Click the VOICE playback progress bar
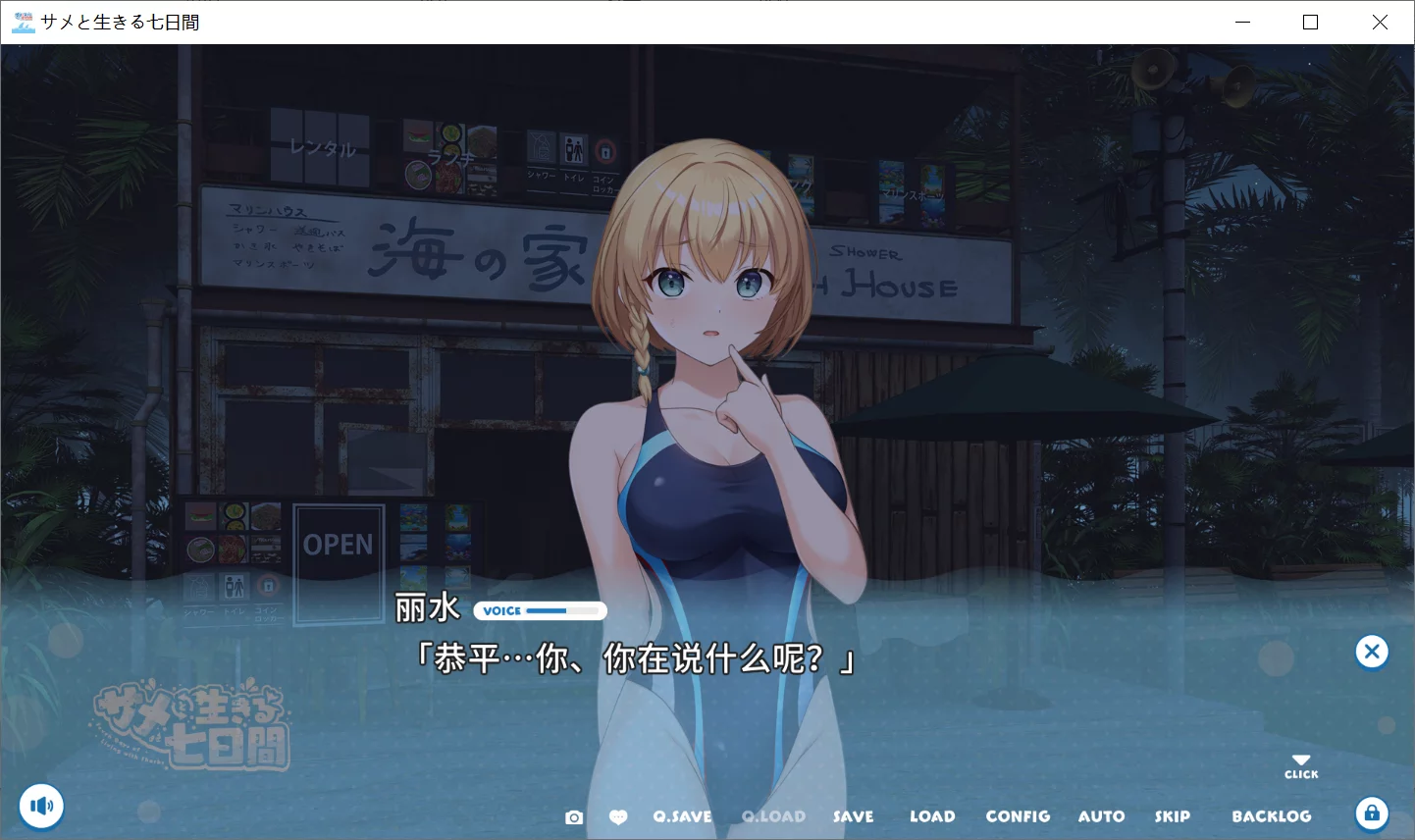This screenshot has width=1415, height=840. click(540, 610)
